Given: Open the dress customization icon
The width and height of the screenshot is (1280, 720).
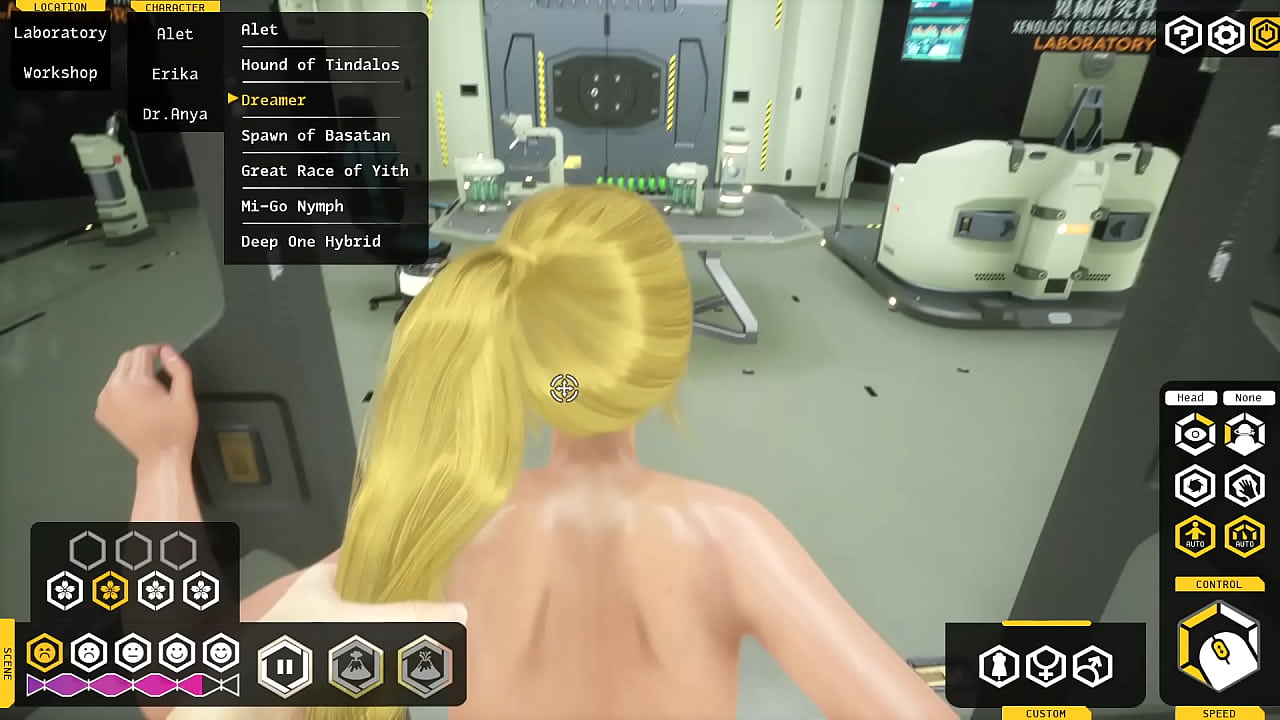Looking at the screenshot, I should pos(999,666).
